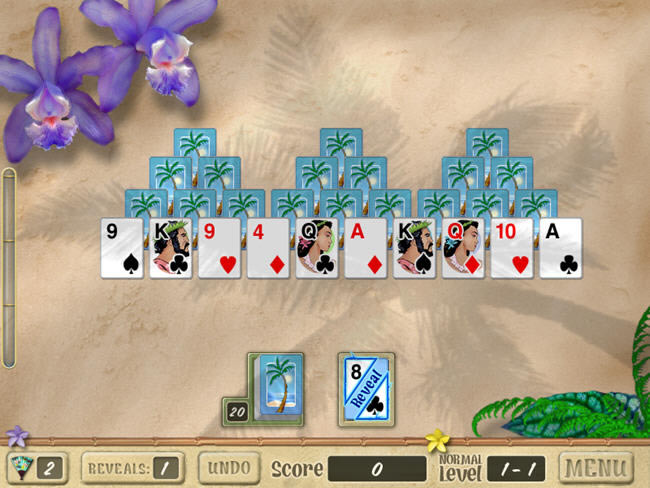This screenshot has height=488, width=650.
Task: Open the Menu
Action: (x=596, y=467)
